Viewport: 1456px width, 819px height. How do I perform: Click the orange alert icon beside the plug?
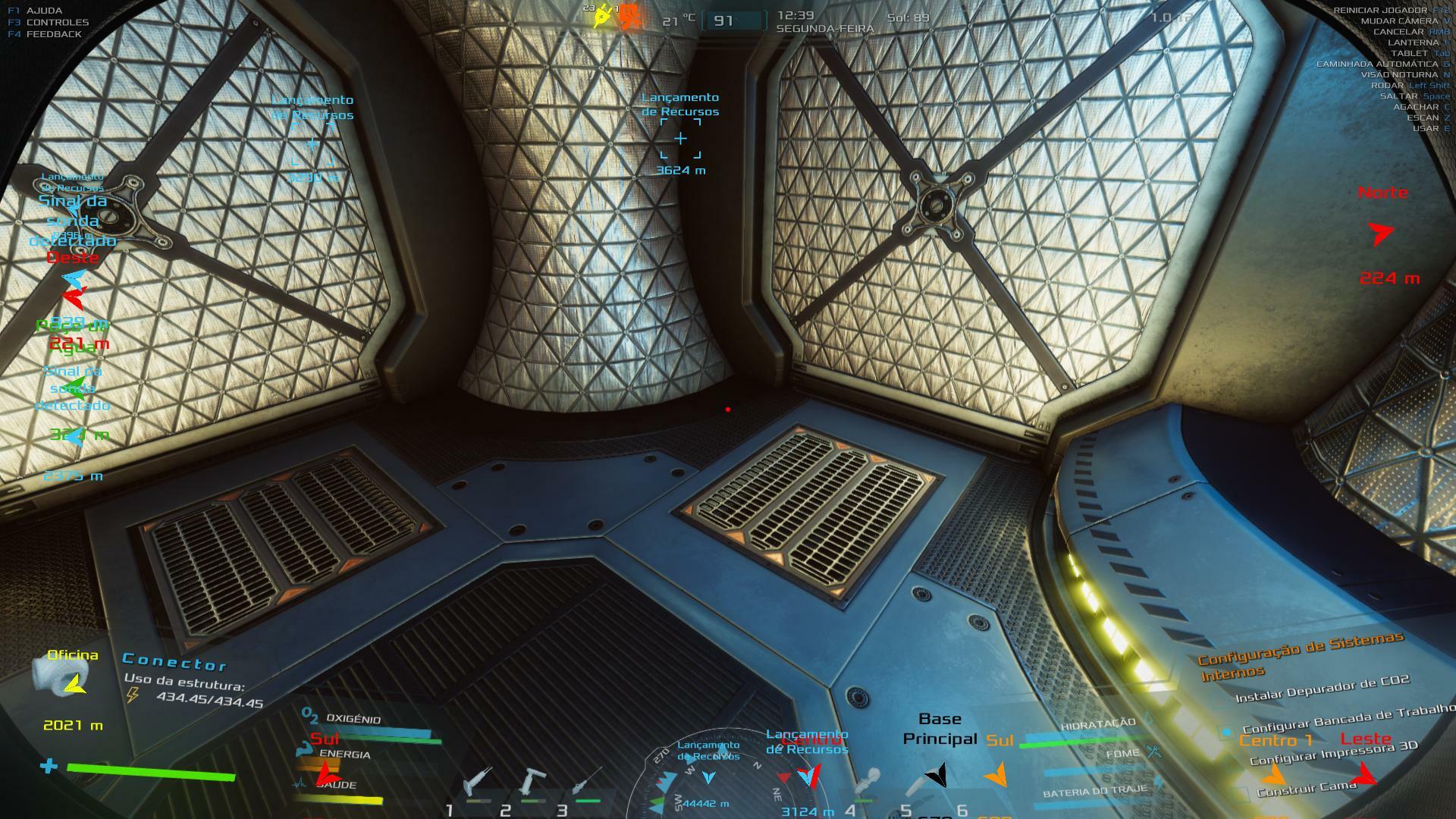(630, 17)
